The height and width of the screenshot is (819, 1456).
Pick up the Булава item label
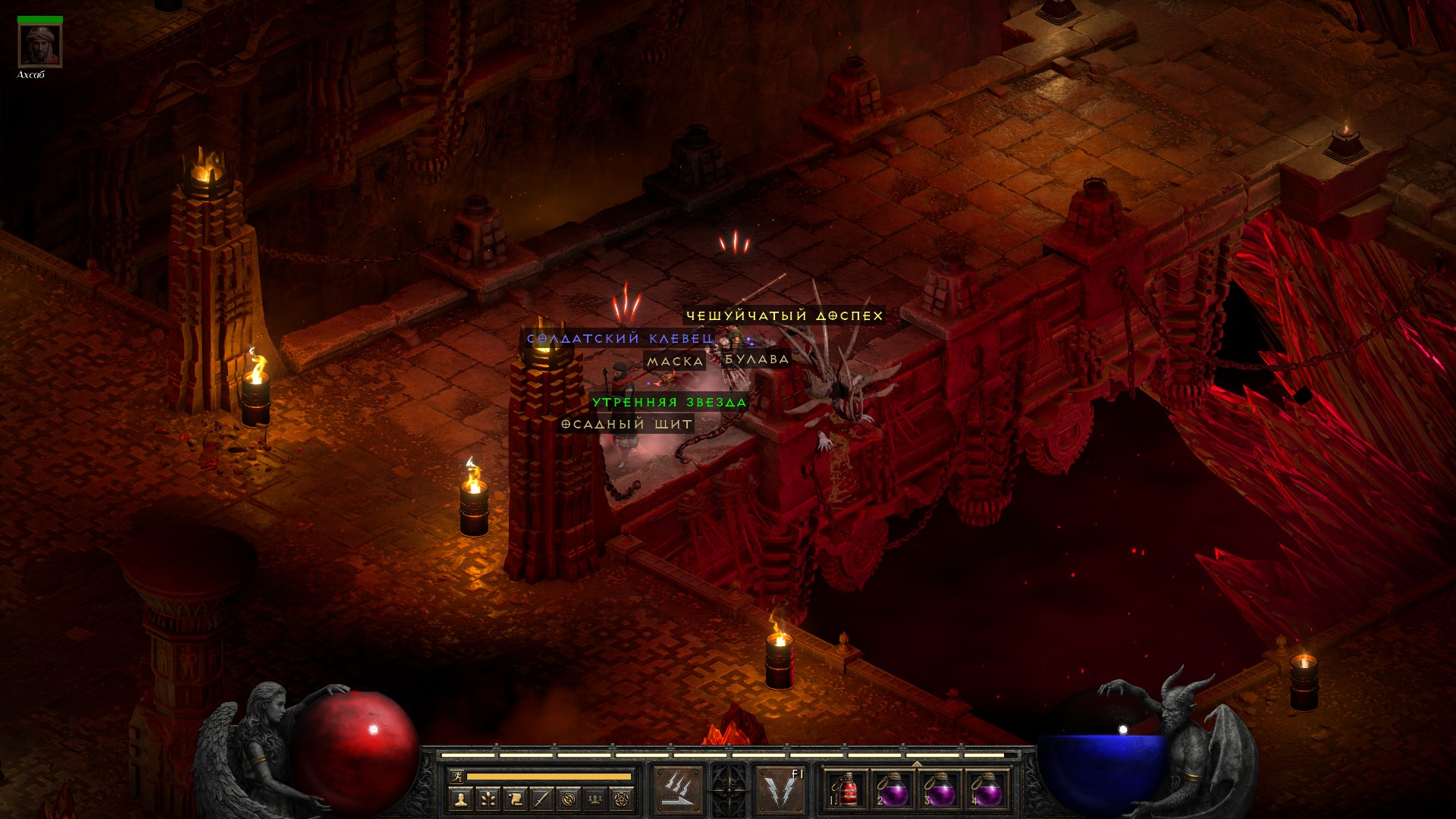pyautogui.click(x=756, y=359)
